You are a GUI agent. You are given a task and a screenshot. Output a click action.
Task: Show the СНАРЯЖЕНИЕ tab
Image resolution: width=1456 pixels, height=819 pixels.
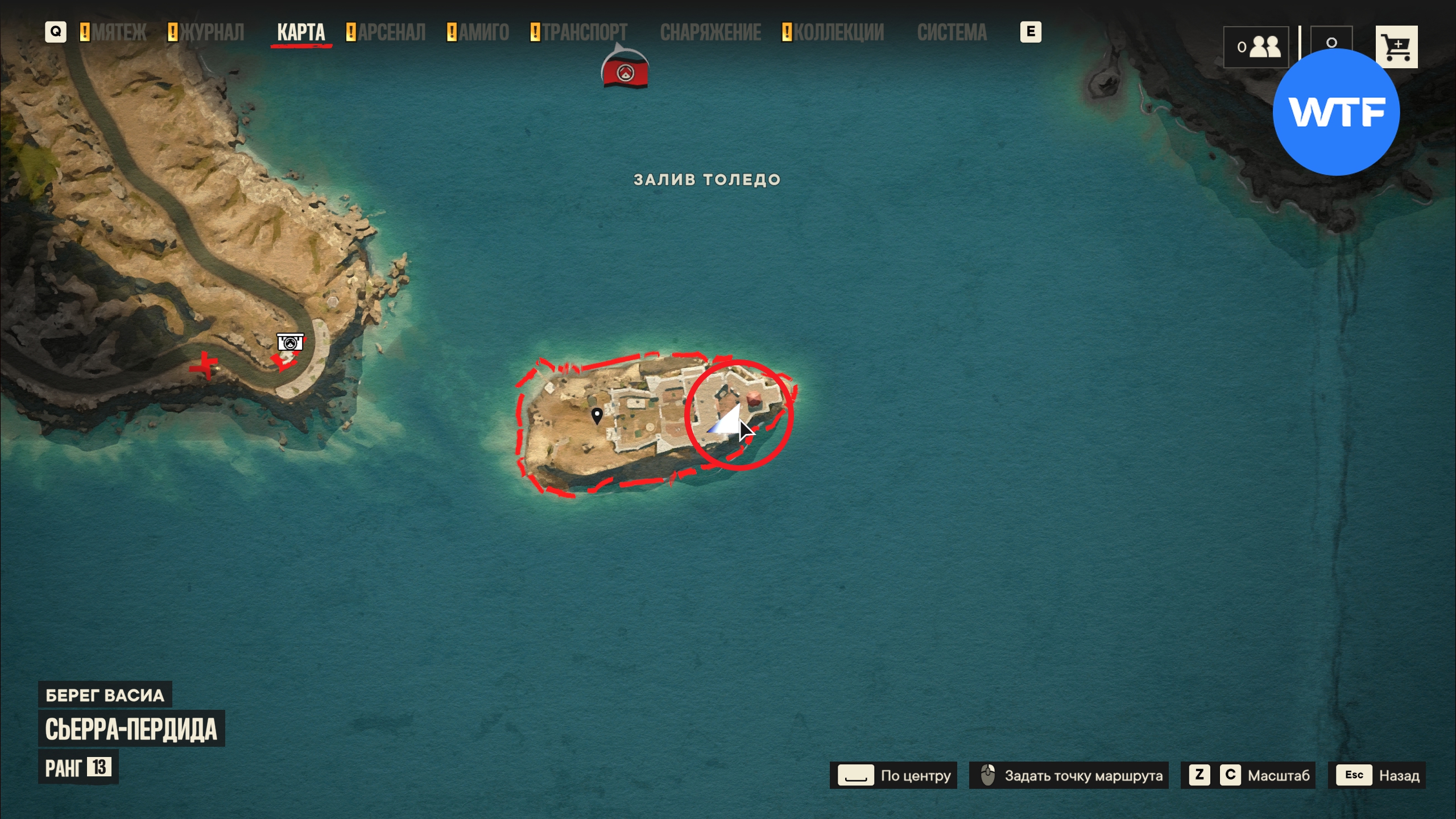pyautogui.click(x=710, y=32)
